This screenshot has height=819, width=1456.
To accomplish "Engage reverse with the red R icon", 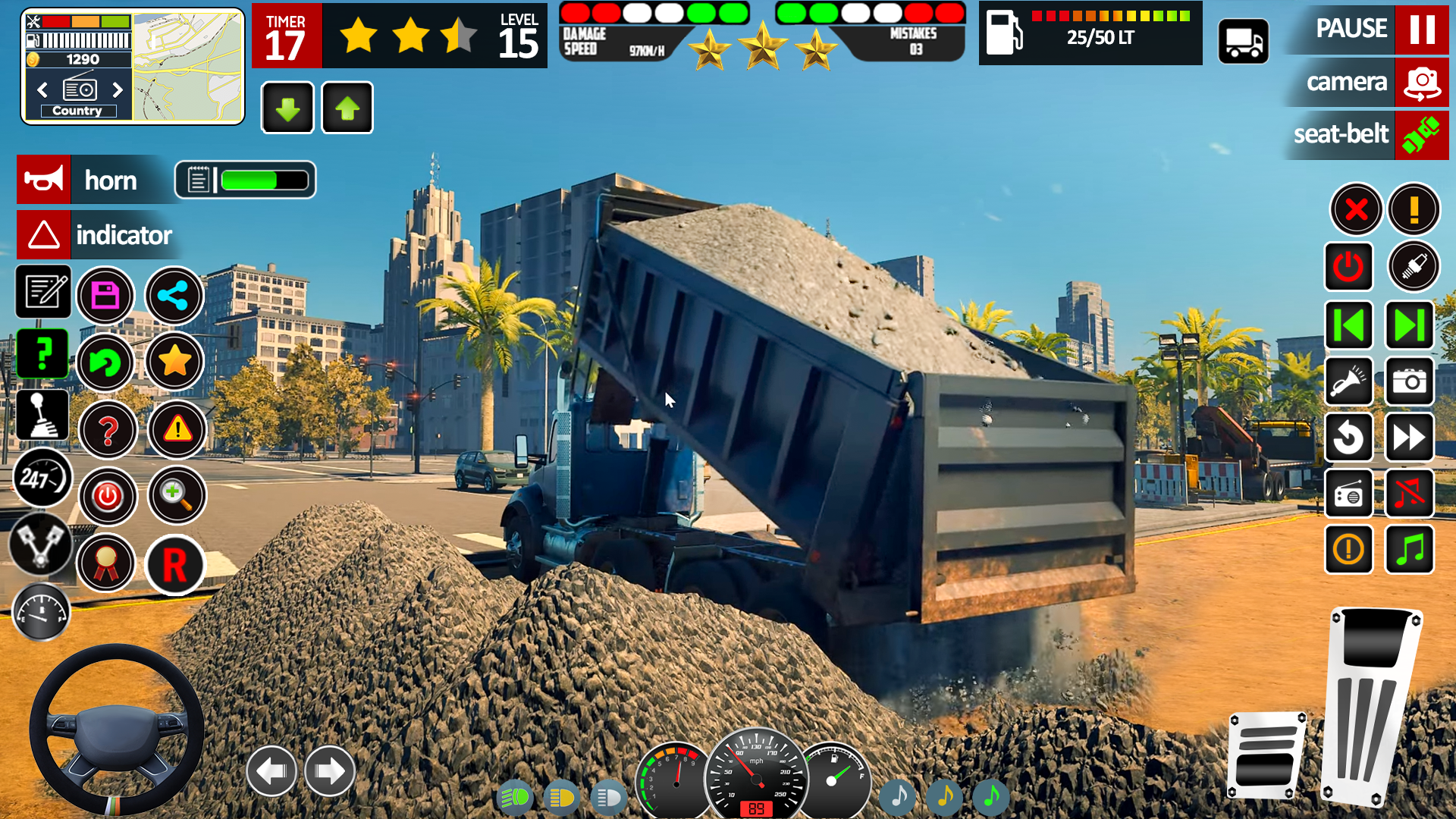I will (175, 566).
